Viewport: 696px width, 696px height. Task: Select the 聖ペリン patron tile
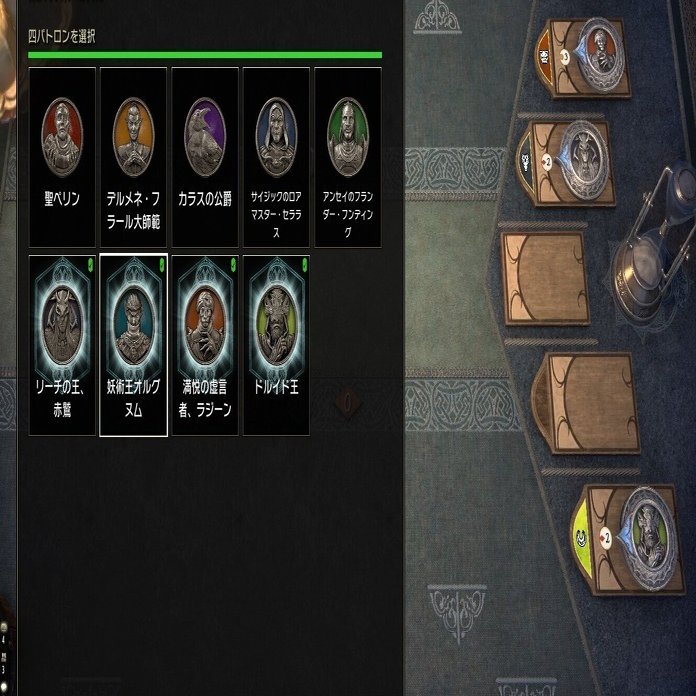click(62, 157)
